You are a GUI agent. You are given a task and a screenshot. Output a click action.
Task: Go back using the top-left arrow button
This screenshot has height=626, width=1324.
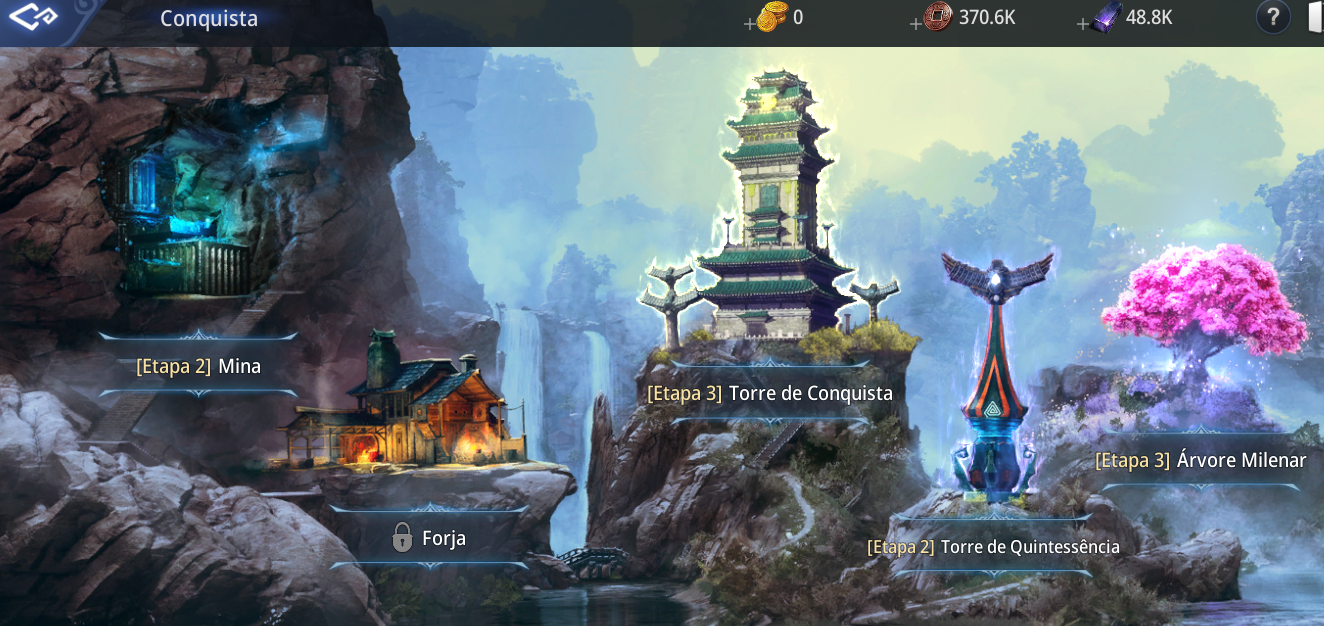point(32,19)
